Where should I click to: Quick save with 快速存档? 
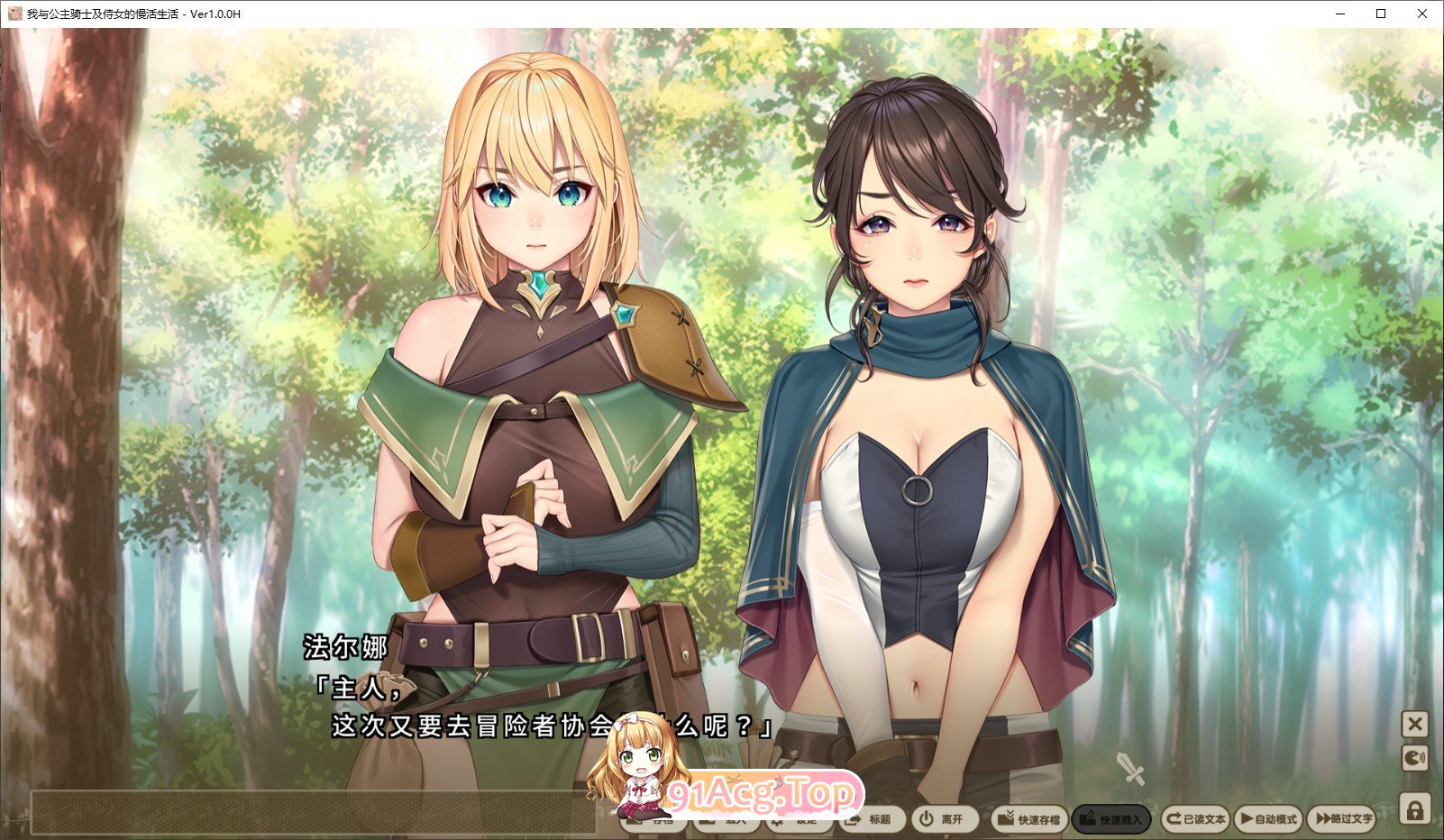pos(1028,819)
